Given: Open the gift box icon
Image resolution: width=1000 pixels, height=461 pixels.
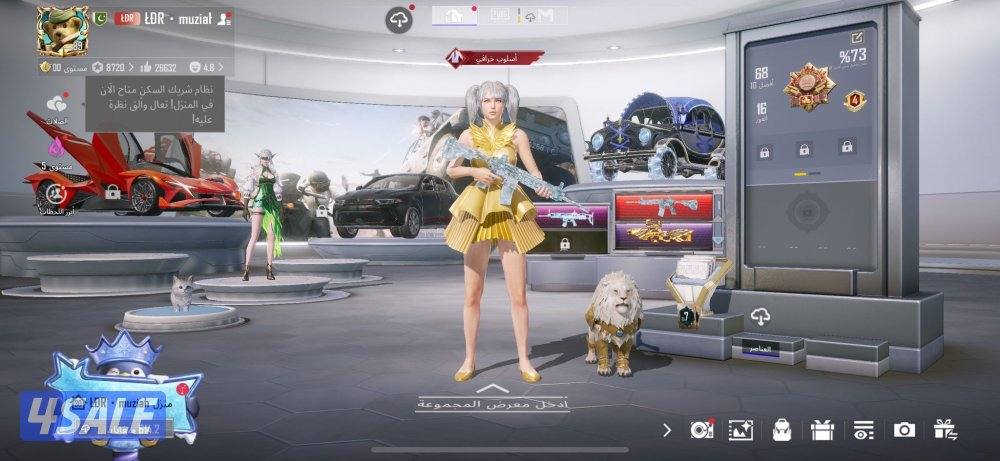Looking at the screenshot, I should pos(822,430).
